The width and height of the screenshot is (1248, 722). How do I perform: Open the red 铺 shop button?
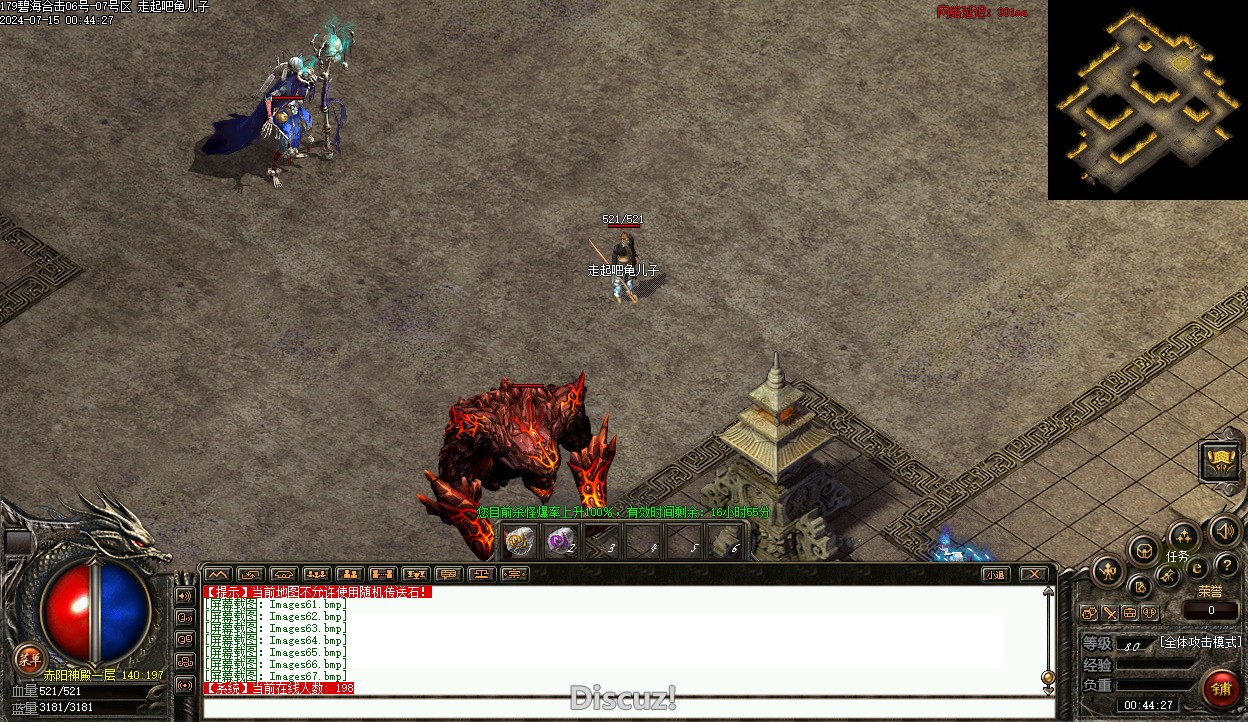coord(1221,688)
